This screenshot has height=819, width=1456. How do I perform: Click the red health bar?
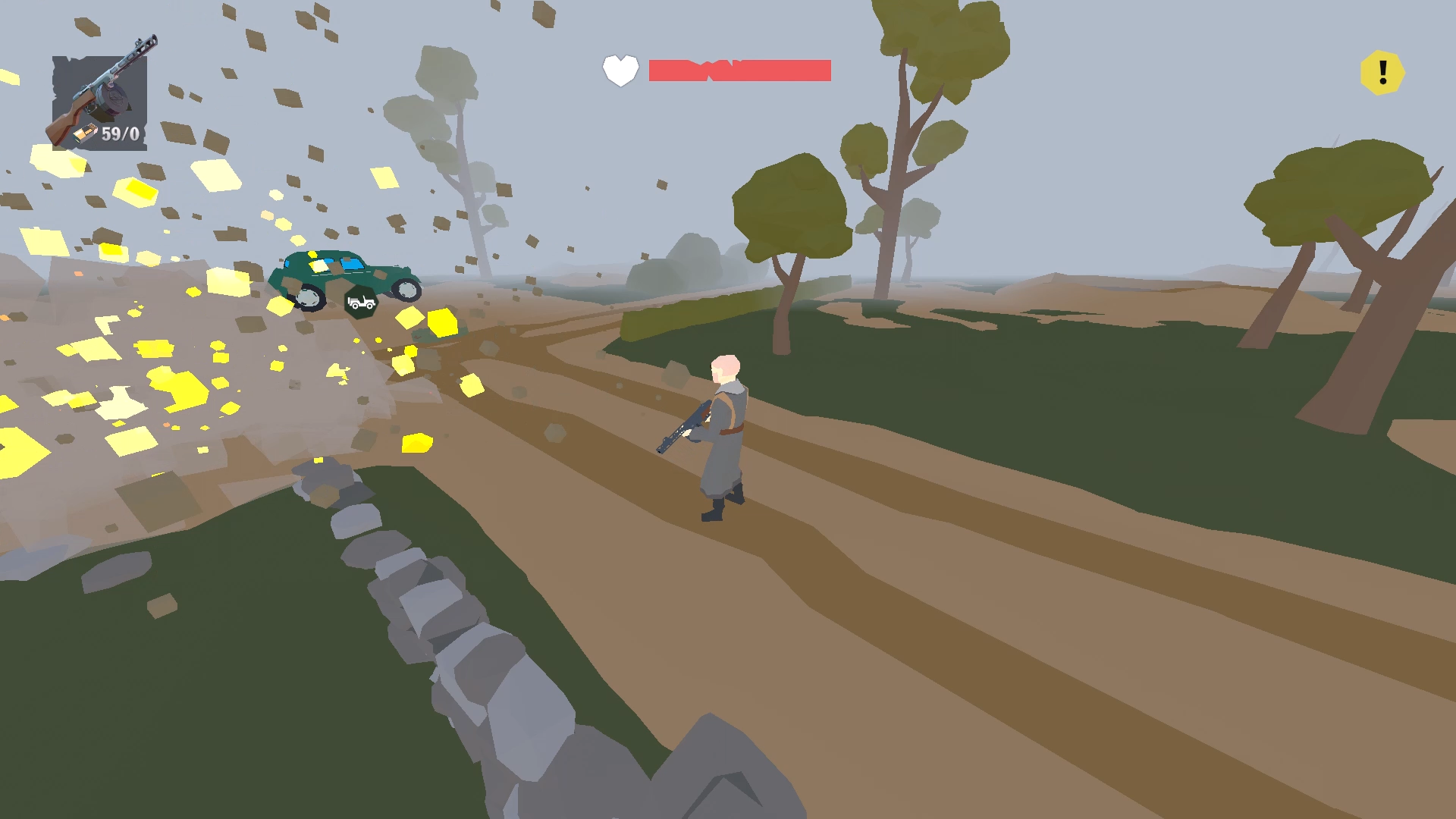click(x=739, y=71)
